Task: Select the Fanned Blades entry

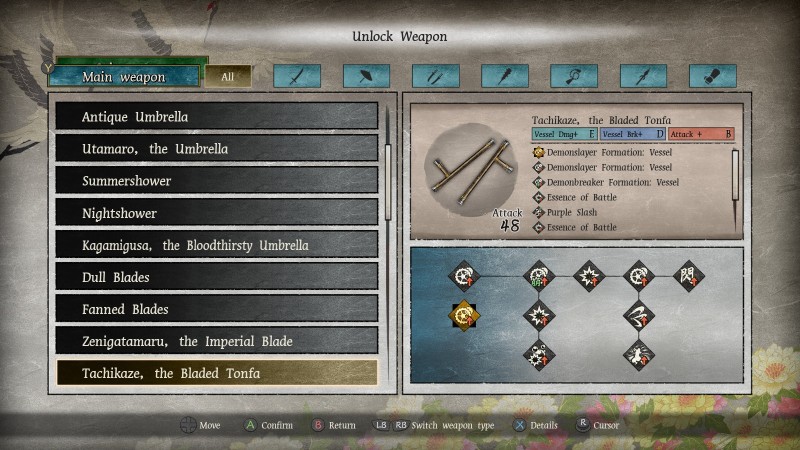Action: pos(216,309)
